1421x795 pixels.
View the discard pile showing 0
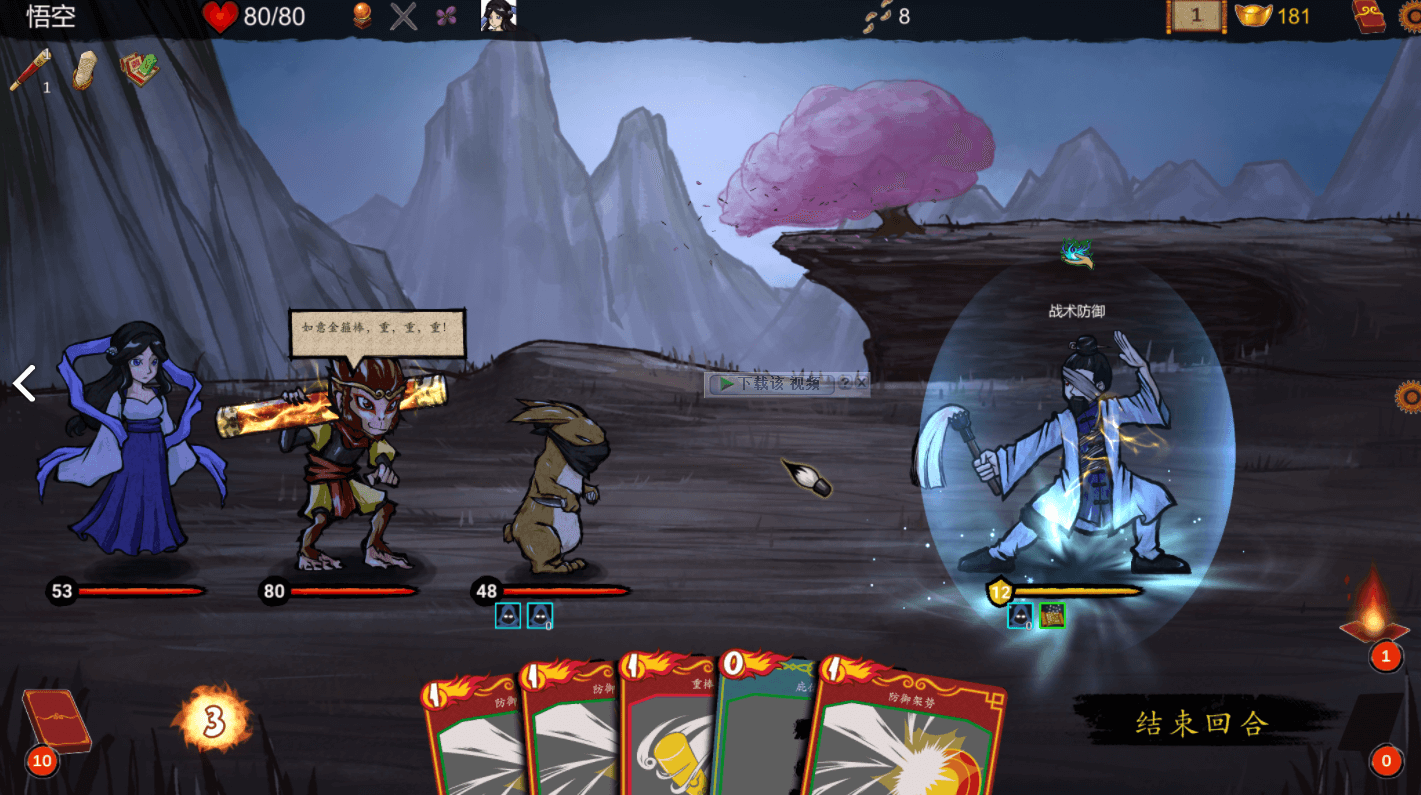pyautogui.click(x=1385, y=761)
